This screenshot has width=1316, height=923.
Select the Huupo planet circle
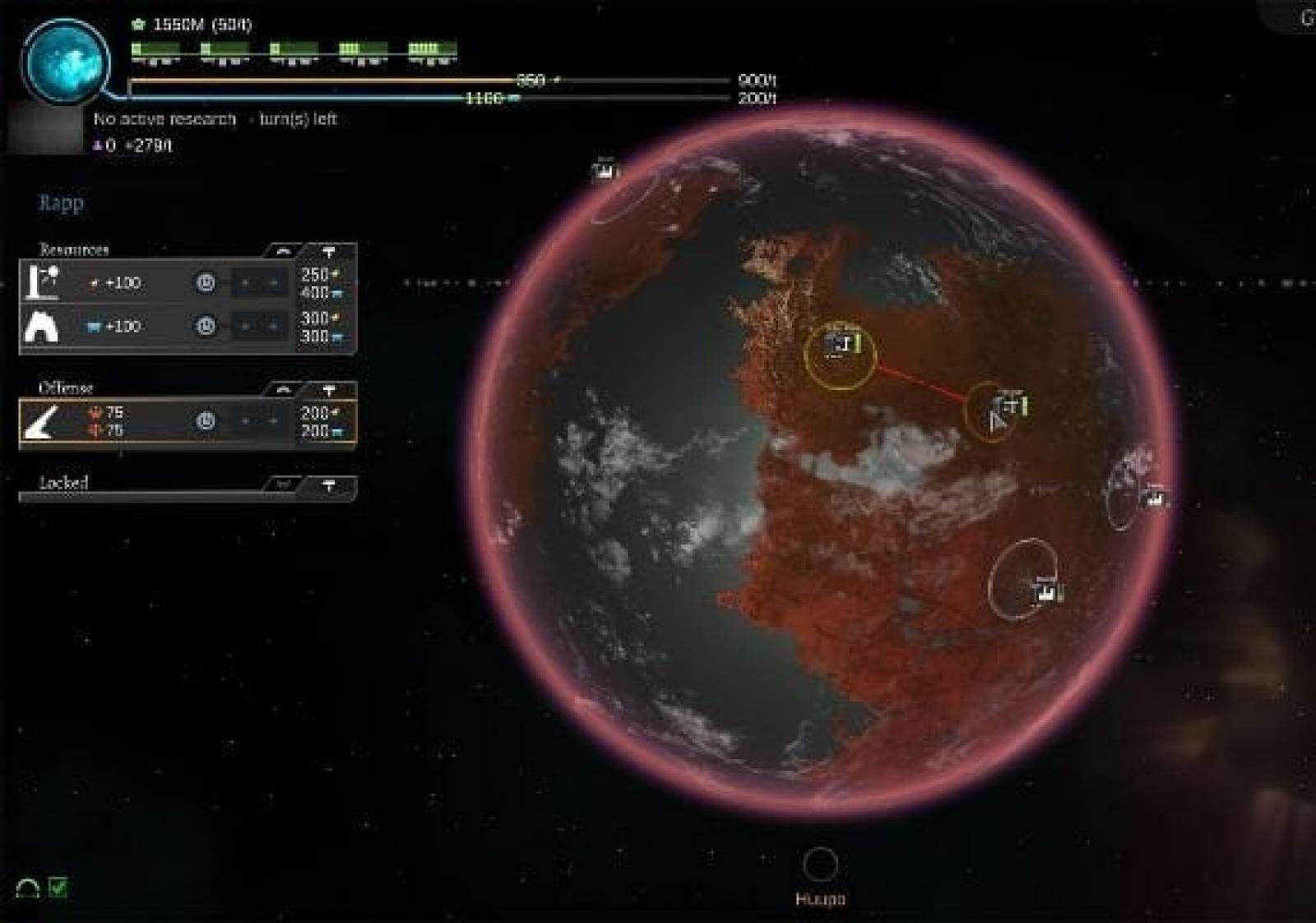tap(820, 865)
